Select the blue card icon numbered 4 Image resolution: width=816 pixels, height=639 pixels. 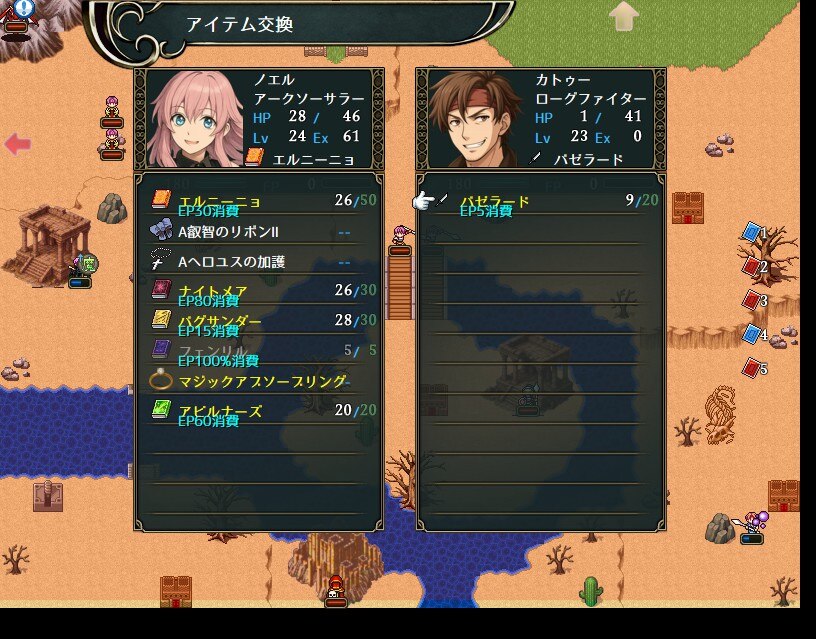[x=752, y=334]
